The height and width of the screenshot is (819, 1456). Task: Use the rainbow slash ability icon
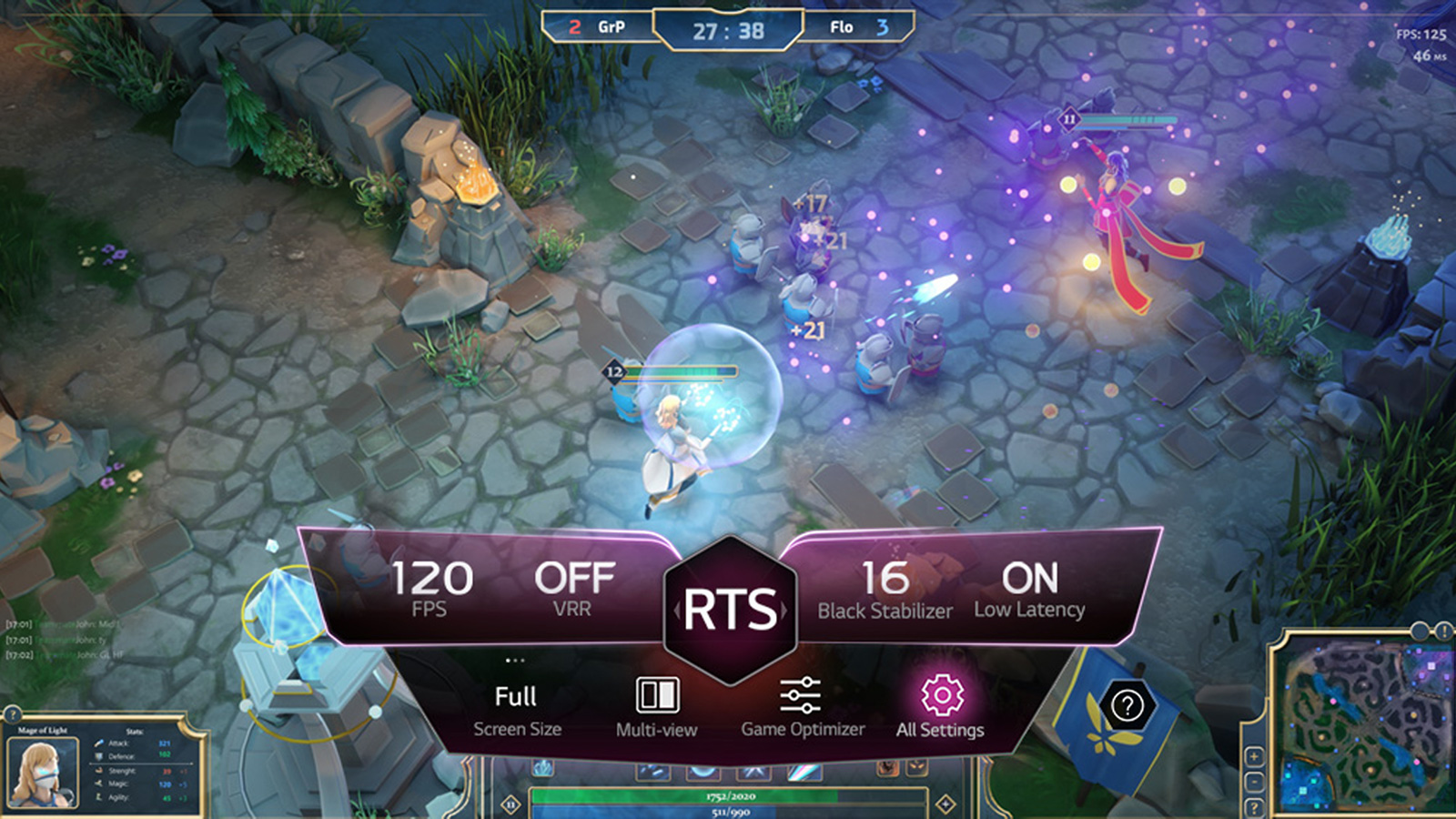tap(804, 771)
